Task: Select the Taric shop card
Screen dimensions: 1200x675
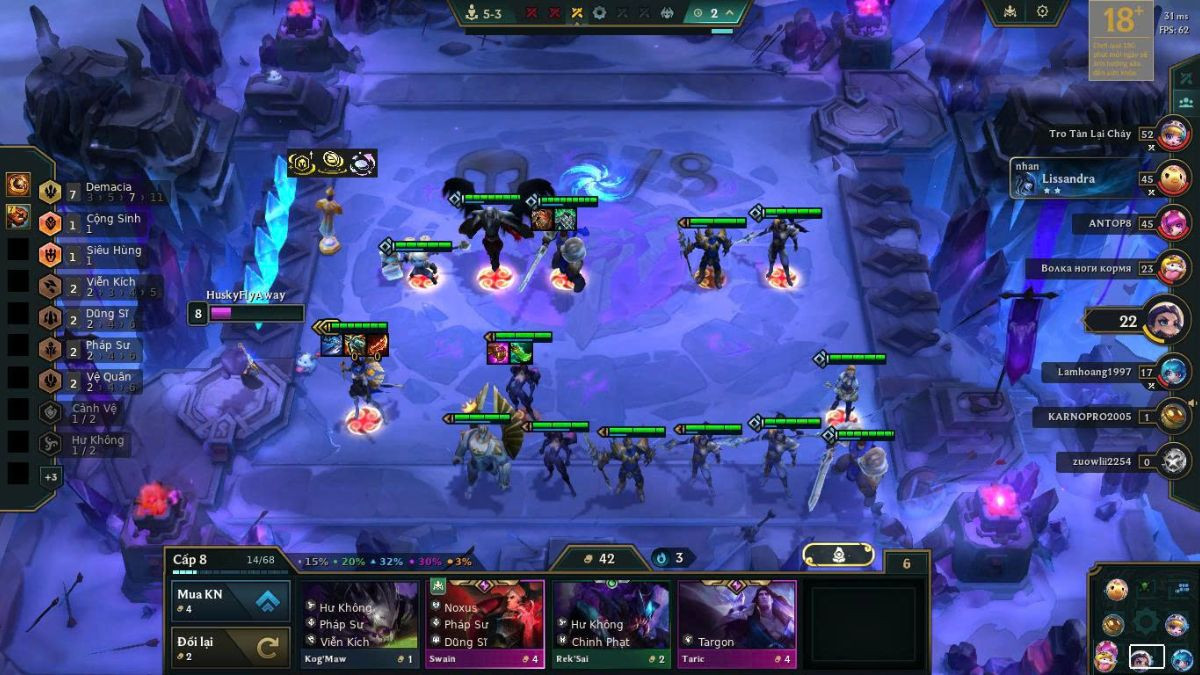Action: (737, 624)
